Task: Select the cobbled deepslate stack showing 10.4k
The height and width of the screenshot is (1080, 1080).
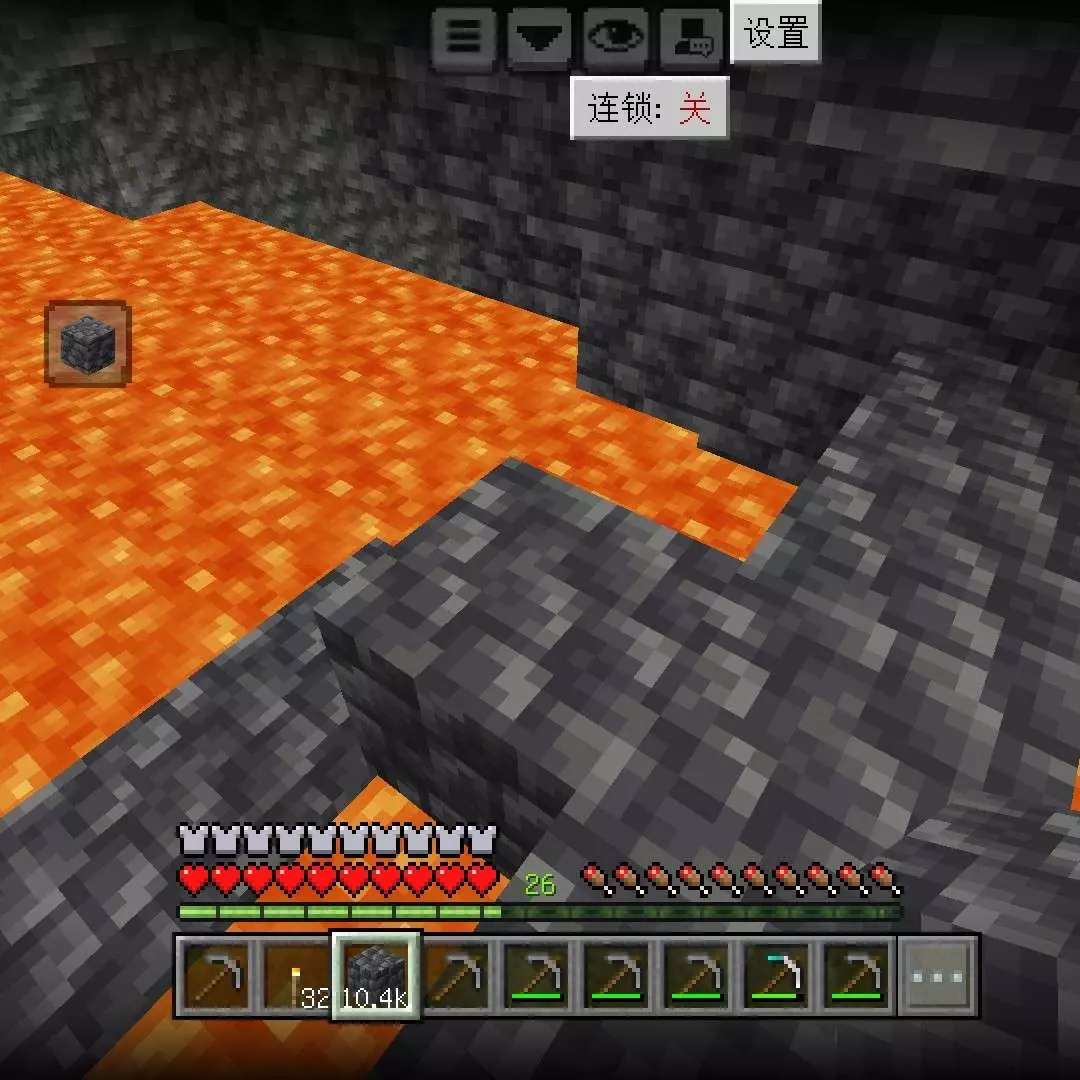Action: 376,976
